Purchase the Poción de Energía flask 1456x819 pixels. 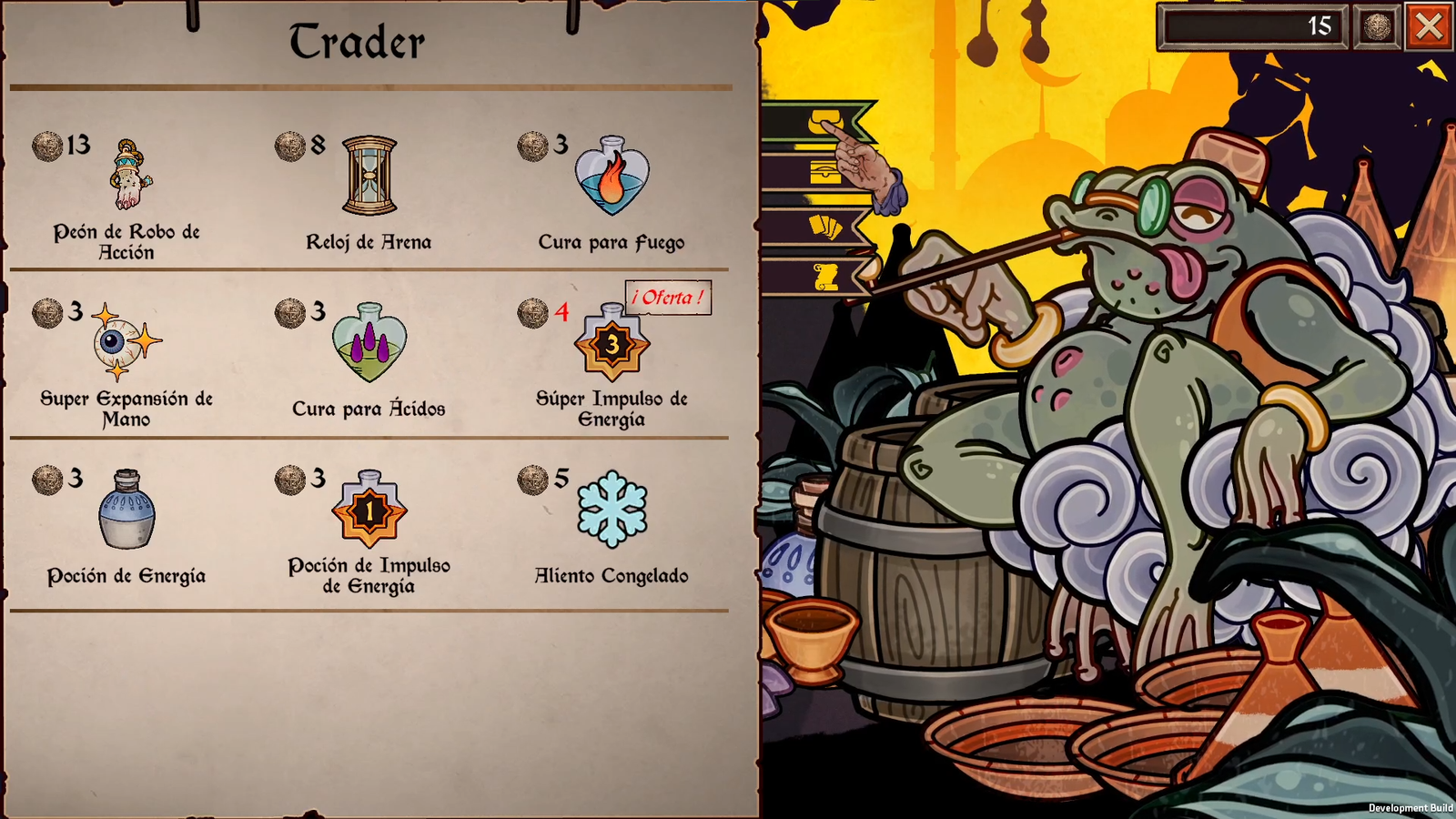point(126,510)
